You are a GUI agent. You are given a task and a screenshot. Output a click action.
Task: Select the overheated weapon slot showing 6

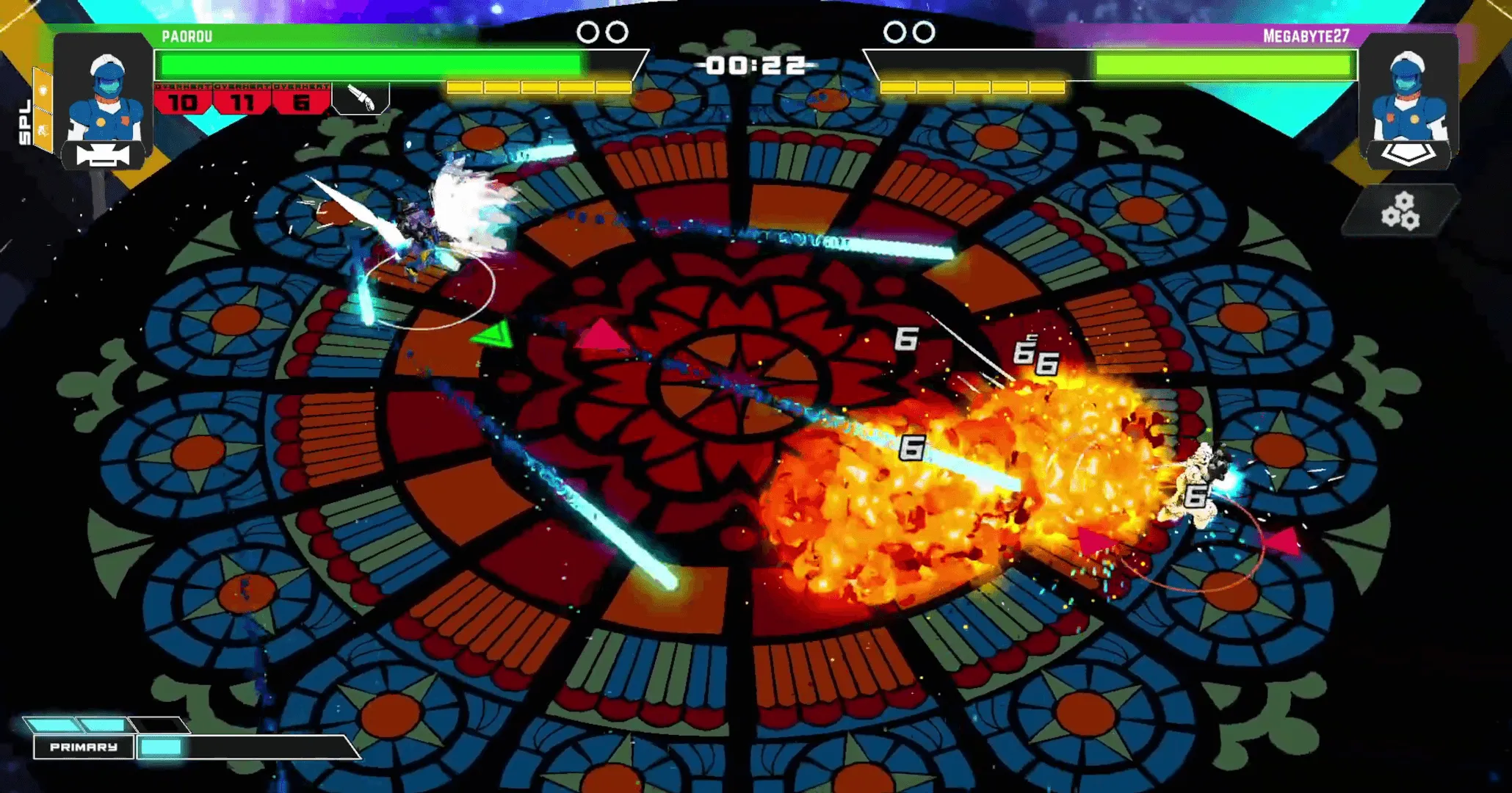[301, 100]
